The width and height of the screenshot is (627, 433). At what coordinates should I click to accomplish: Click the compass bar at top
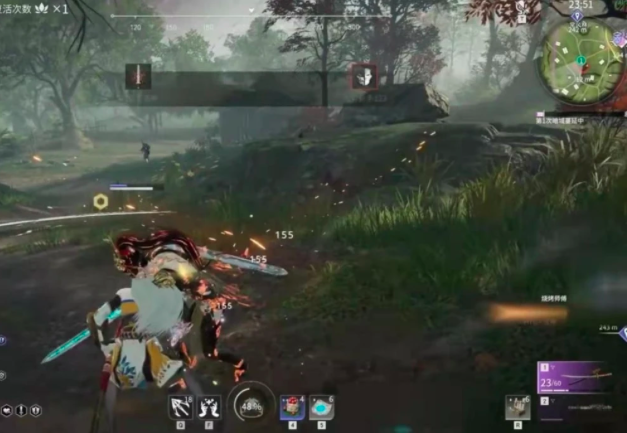[248, 18]
